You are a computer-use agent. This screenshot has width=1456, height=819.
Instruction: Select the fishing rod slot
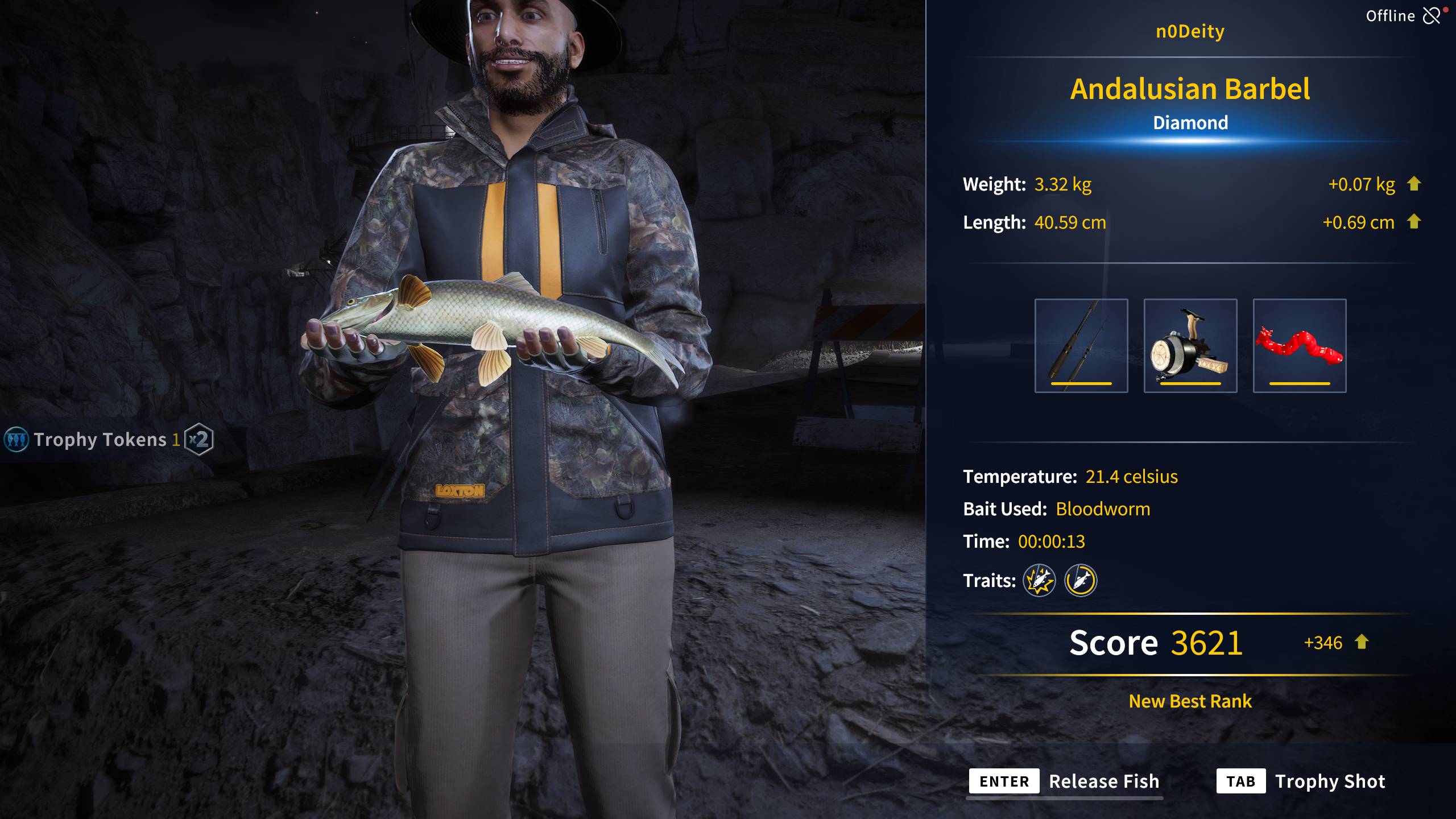pos(1081,345)
